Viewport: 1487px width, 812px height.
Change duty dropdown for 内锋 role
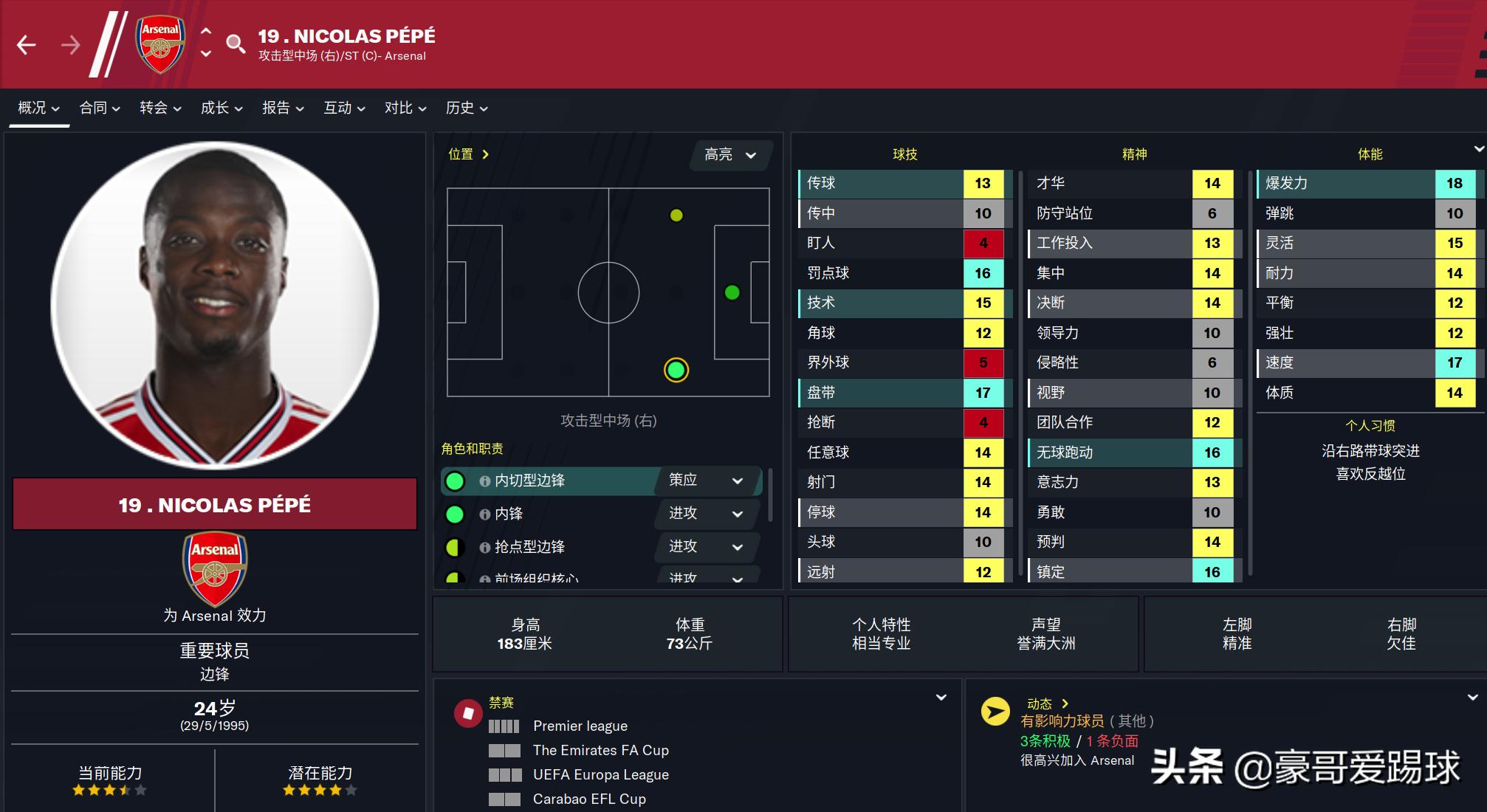[705, 514]
